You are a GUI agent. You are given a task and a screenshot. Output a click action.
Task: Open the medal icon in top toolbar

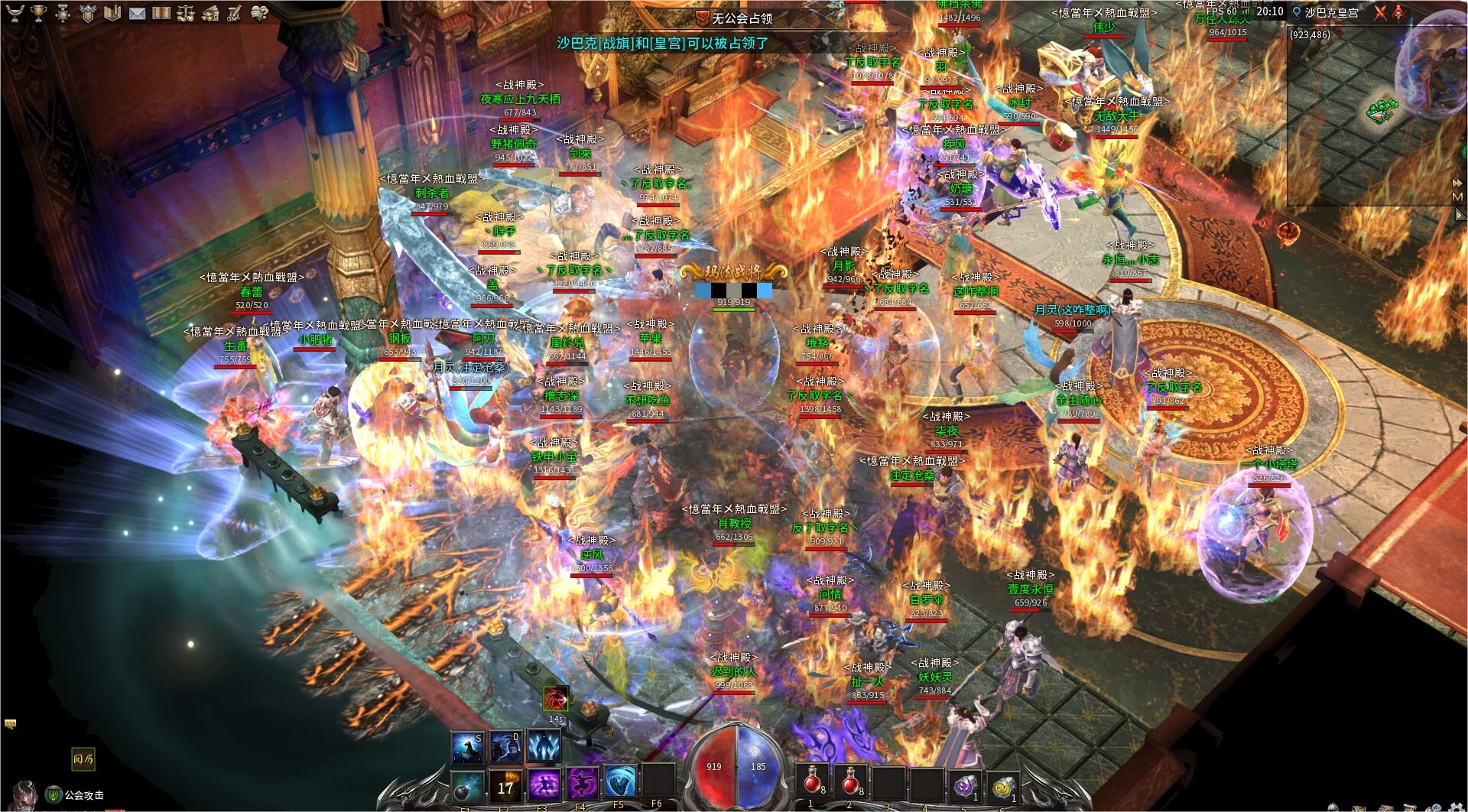[x=63, y=13]
